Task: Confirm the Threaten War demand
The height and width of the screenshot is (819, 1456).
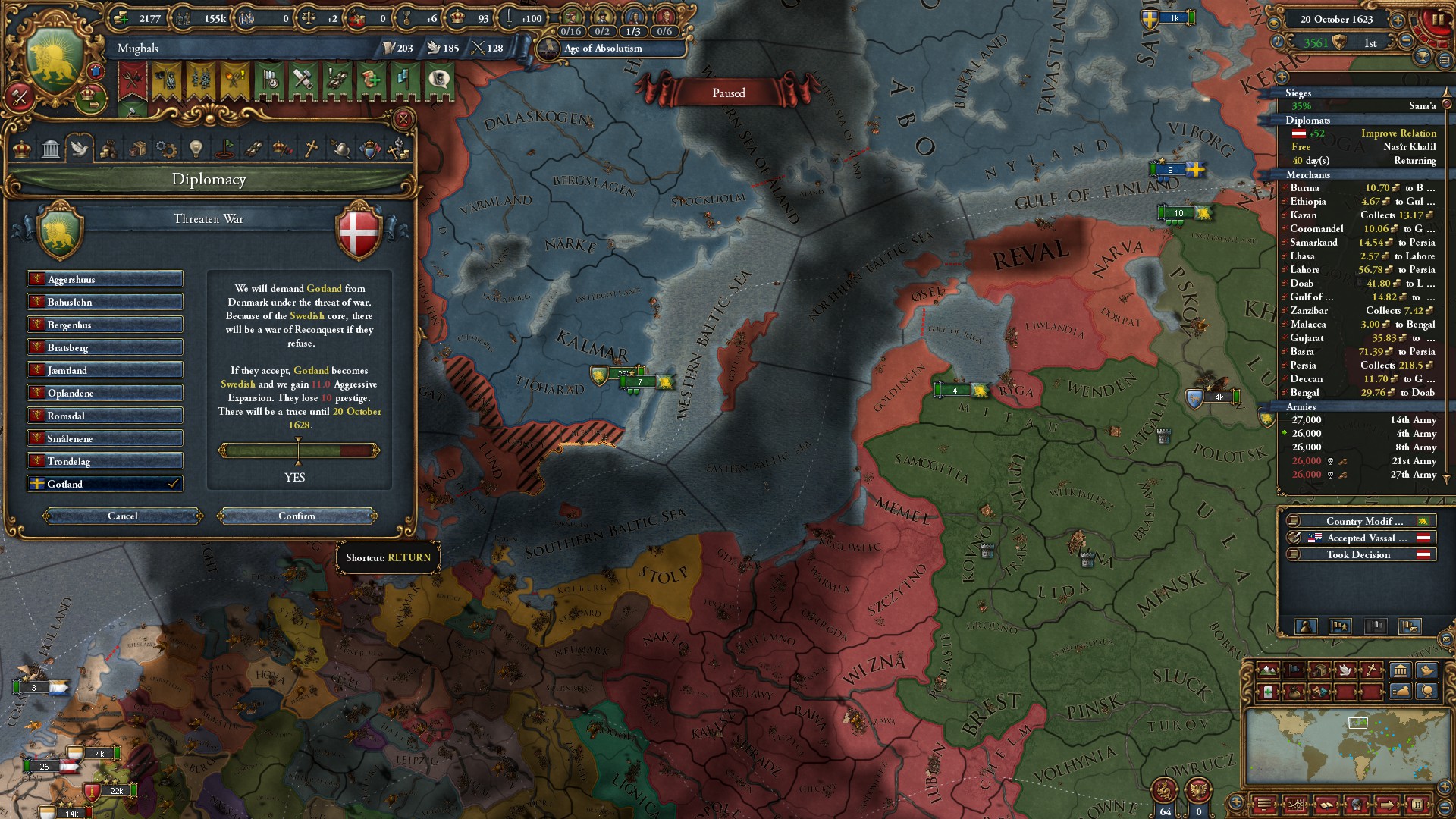Action: click(297, 516)
